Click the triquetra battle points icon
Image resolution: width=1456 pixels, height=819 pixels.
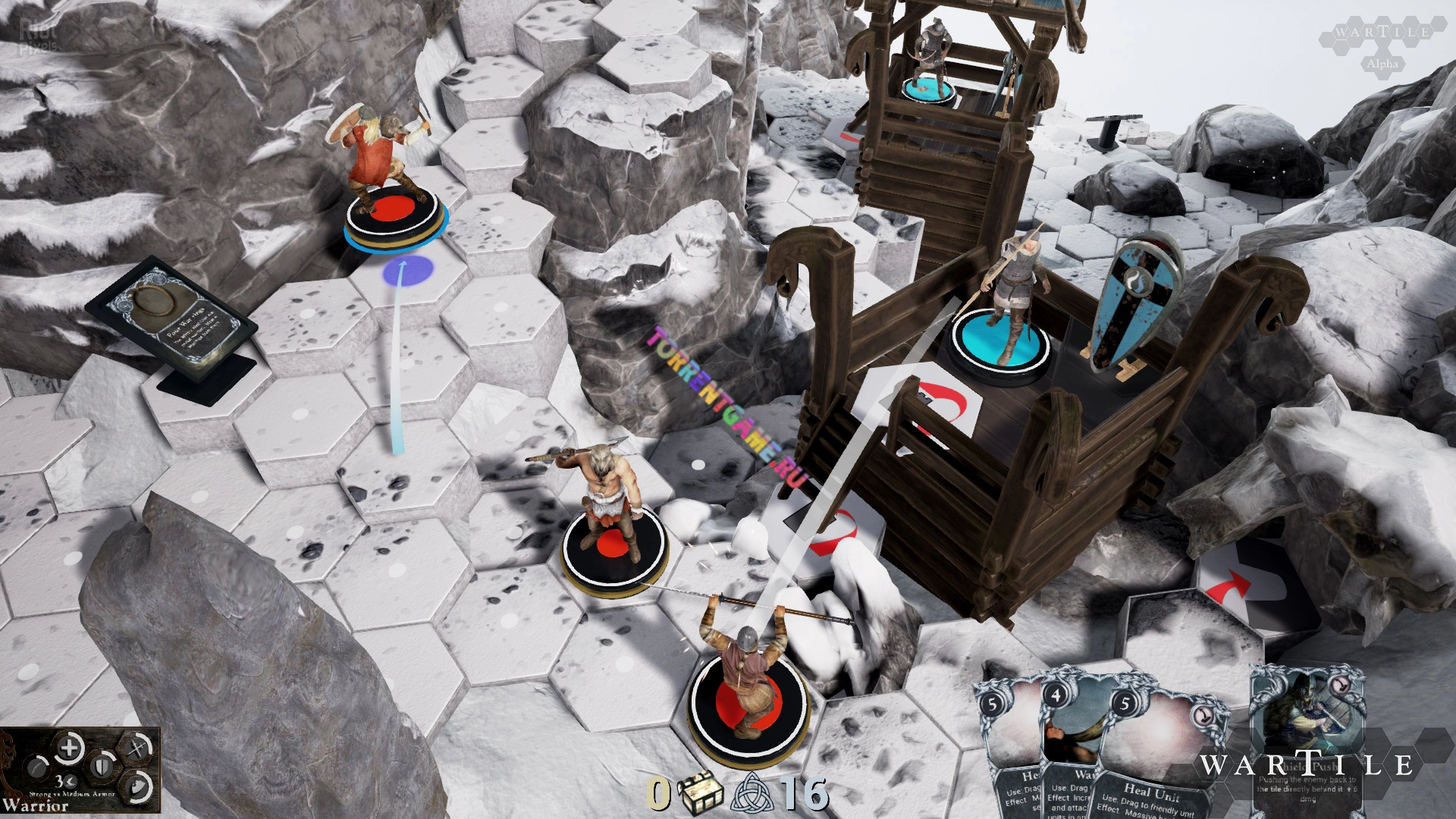[x=755, y=793]
